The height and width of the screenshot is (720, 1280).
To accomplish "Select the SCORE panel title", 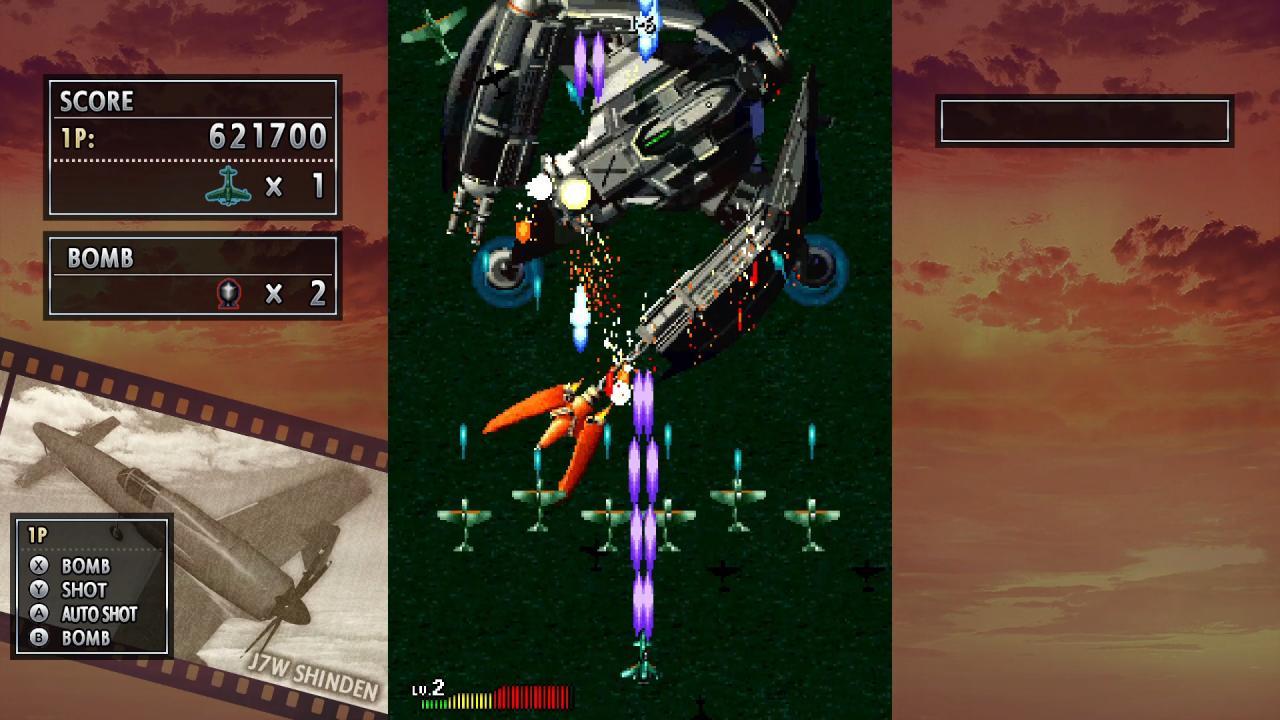I will tap(95, 102).
